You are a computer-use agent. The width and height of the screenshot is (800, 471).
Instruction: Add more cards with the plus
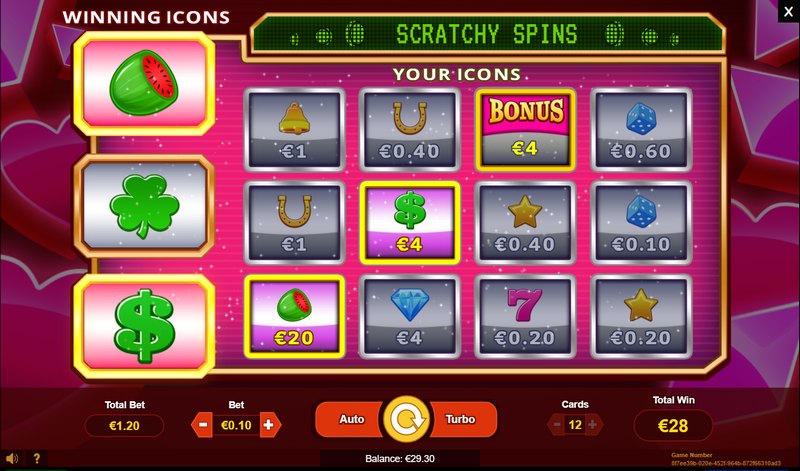593,424
